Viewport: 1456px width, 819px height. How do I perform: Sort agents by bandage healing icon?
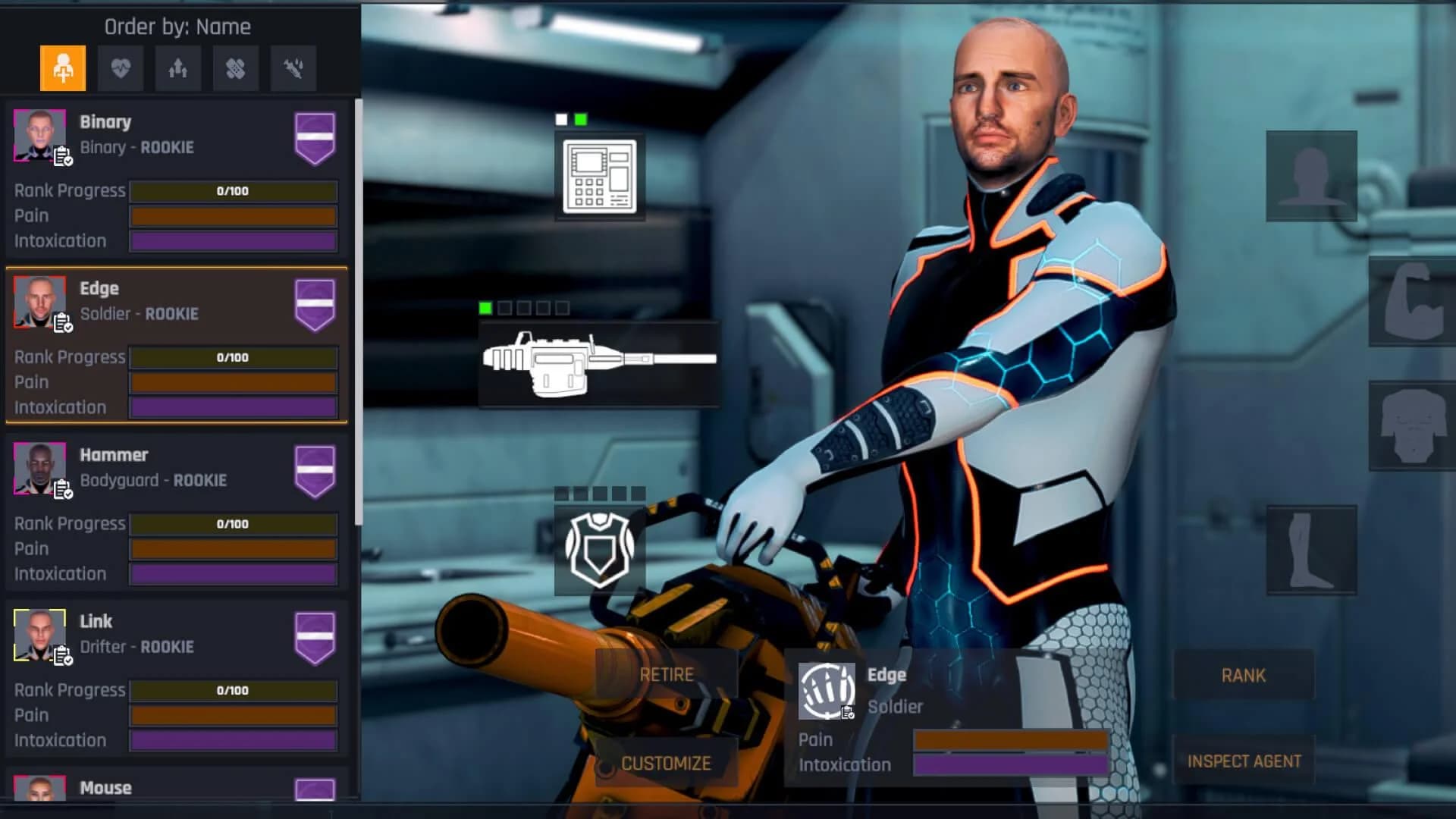click(x=235, y=68)
